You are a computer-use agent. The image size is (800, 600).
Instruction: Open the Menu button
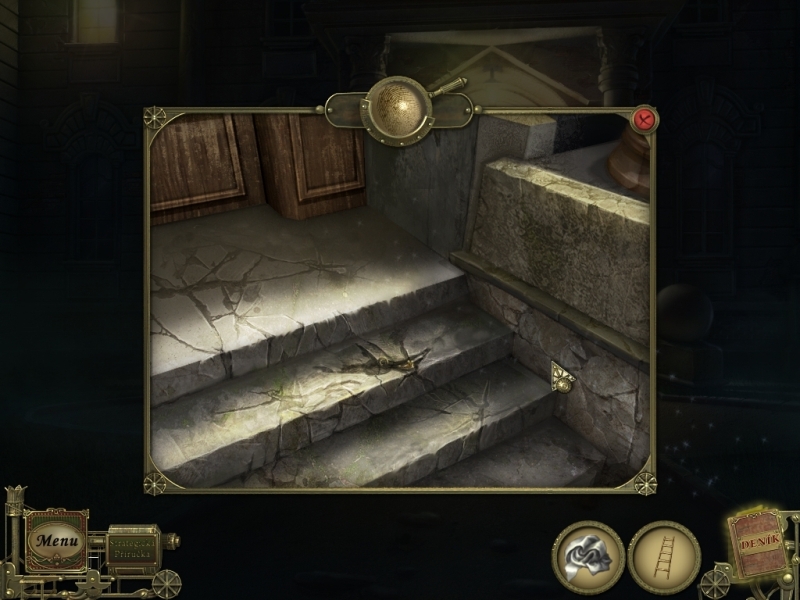tap(55, 541)
